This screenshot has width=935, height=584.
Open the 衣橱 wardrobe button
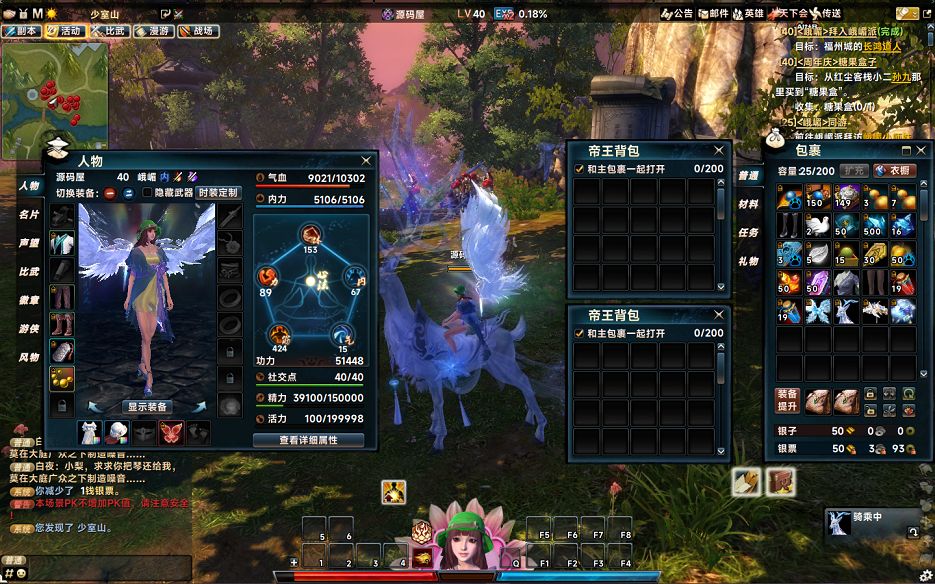(x=895, y=171)
